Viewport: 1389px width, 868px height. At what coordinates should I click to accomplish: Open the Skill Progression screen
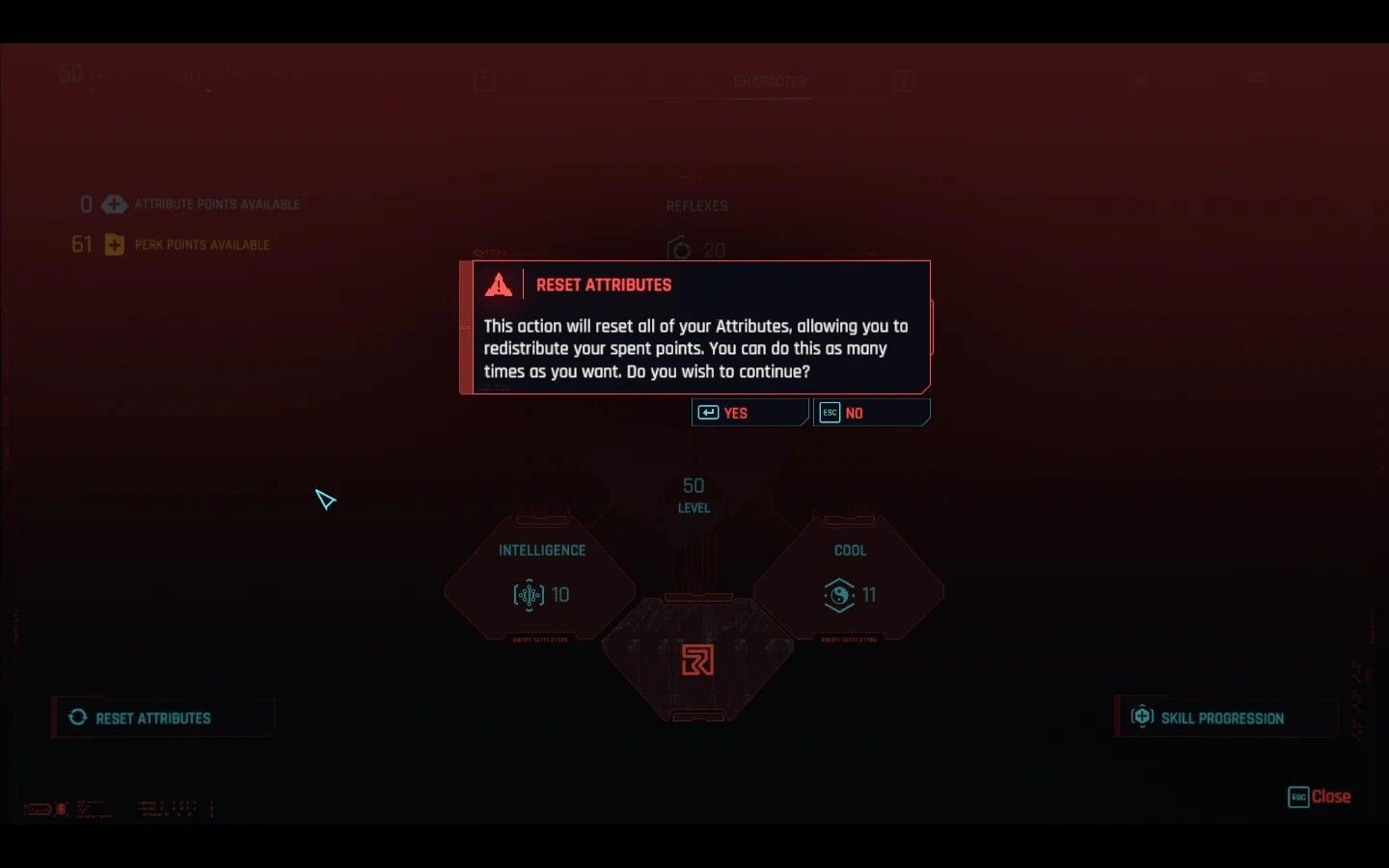pyautogui.click(x=1223, y=718)
